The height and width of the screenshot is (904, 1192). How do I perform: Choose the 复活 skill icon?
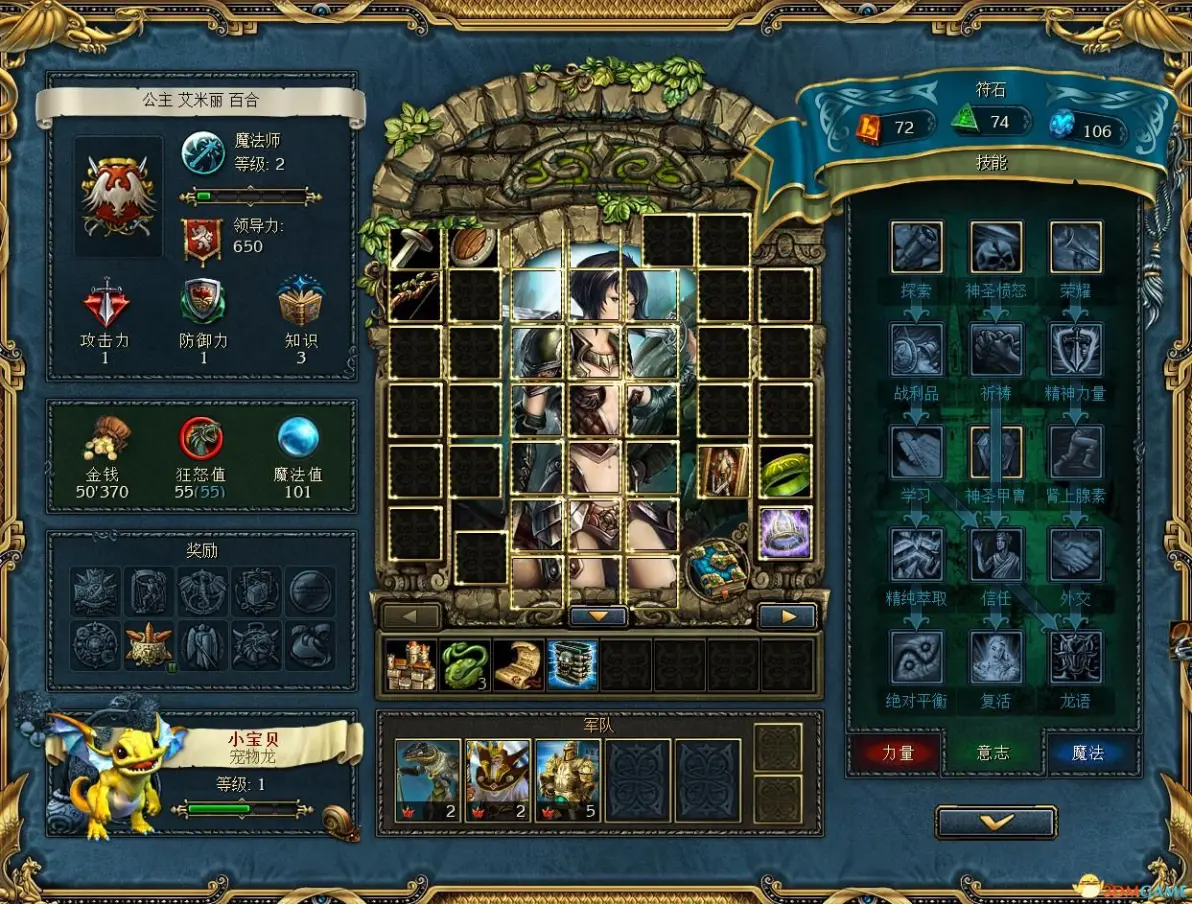[x=996, y=657]
